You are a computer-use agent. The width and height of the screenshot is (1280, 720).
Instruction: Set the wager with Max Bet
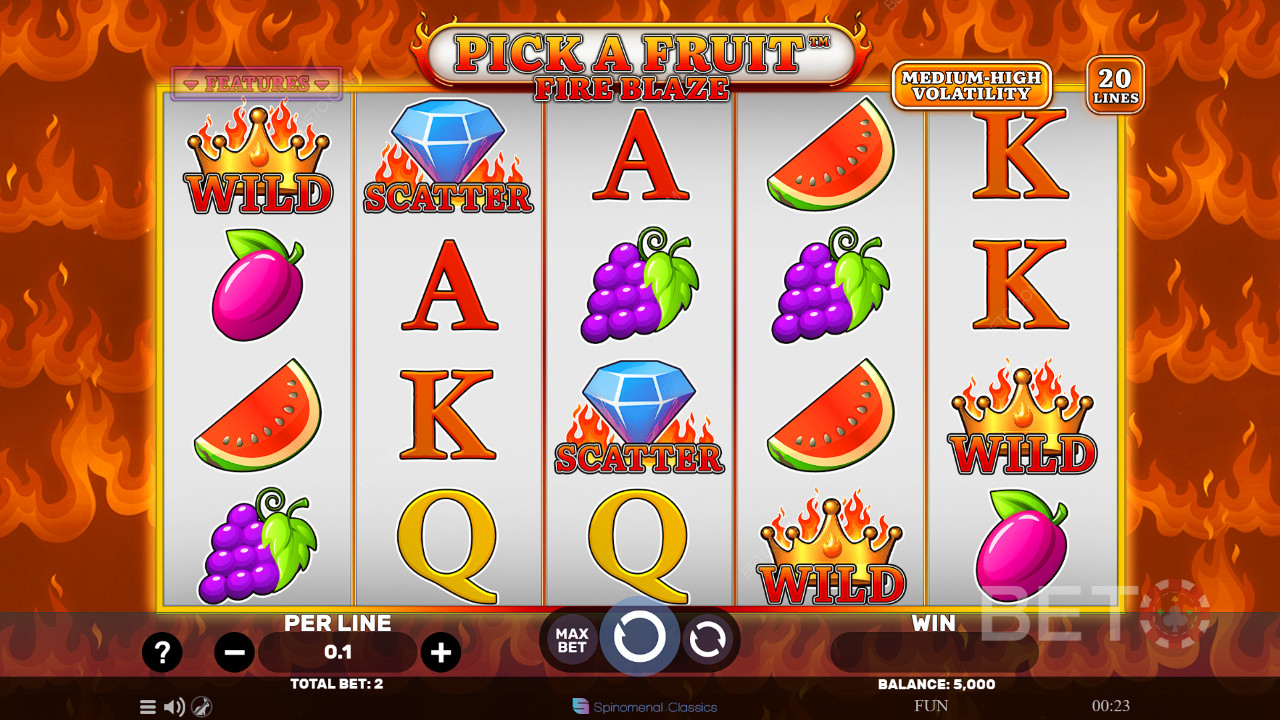(x=572, y=640)
